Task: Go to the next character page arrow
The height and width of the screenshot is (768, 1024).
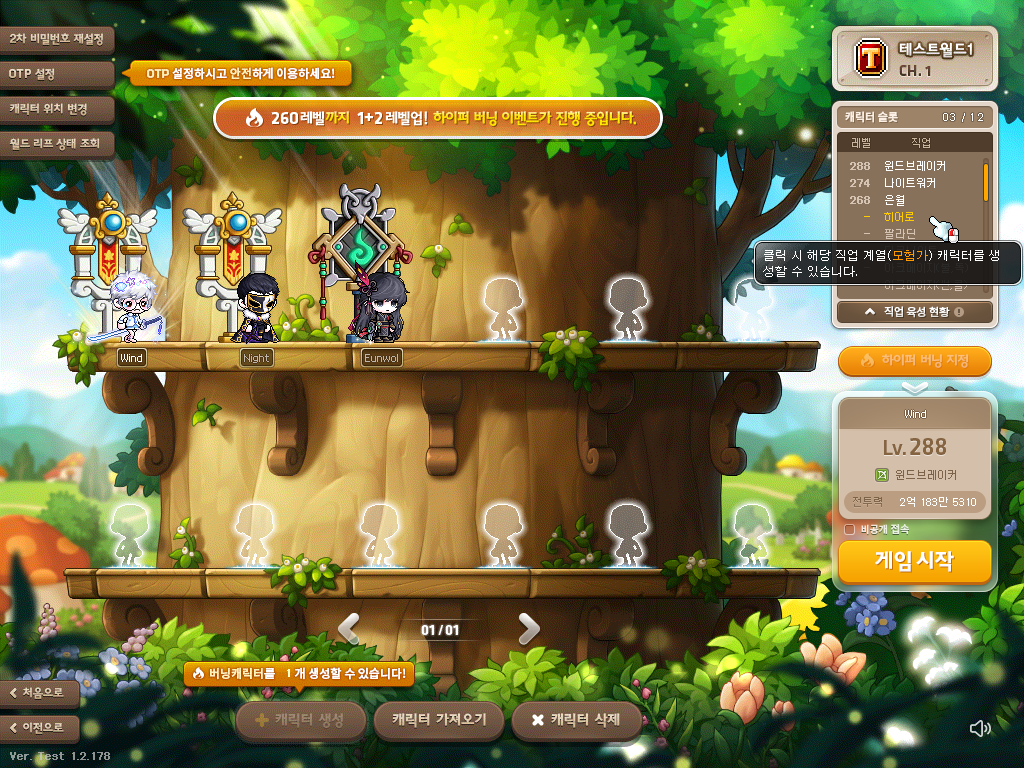Action: tap(528, 628)
